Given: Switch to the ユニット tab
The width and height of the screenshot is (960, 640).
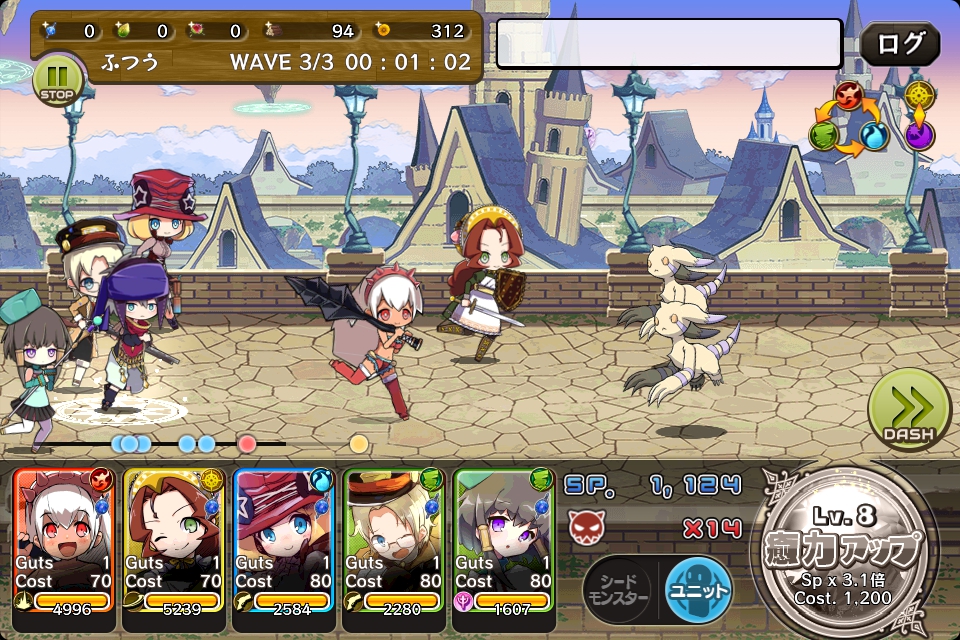Looking at the screenshot, I should coord(698,589).
